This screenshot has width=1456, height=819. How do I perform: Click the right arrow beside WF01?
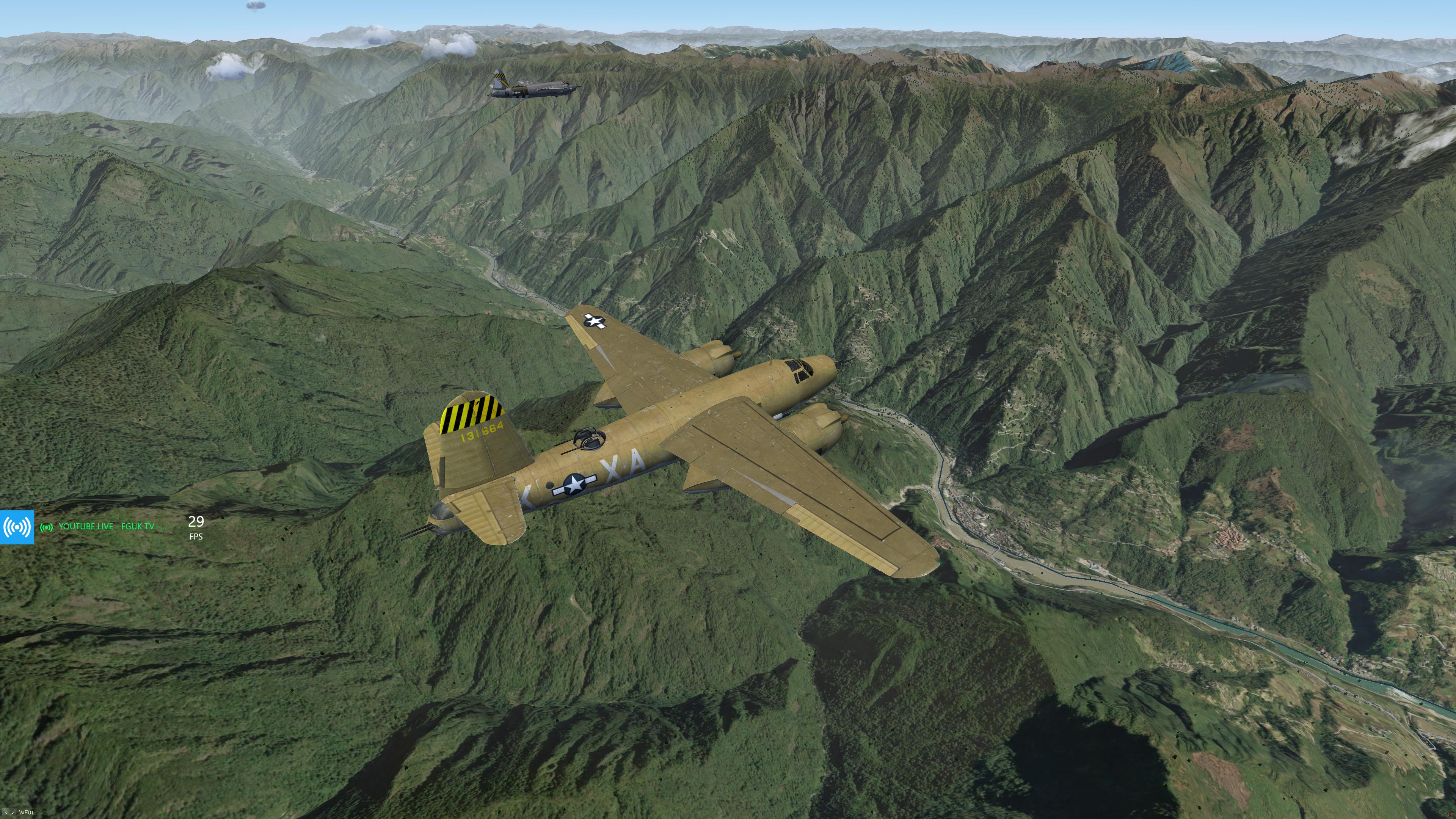tap(13, 813)
